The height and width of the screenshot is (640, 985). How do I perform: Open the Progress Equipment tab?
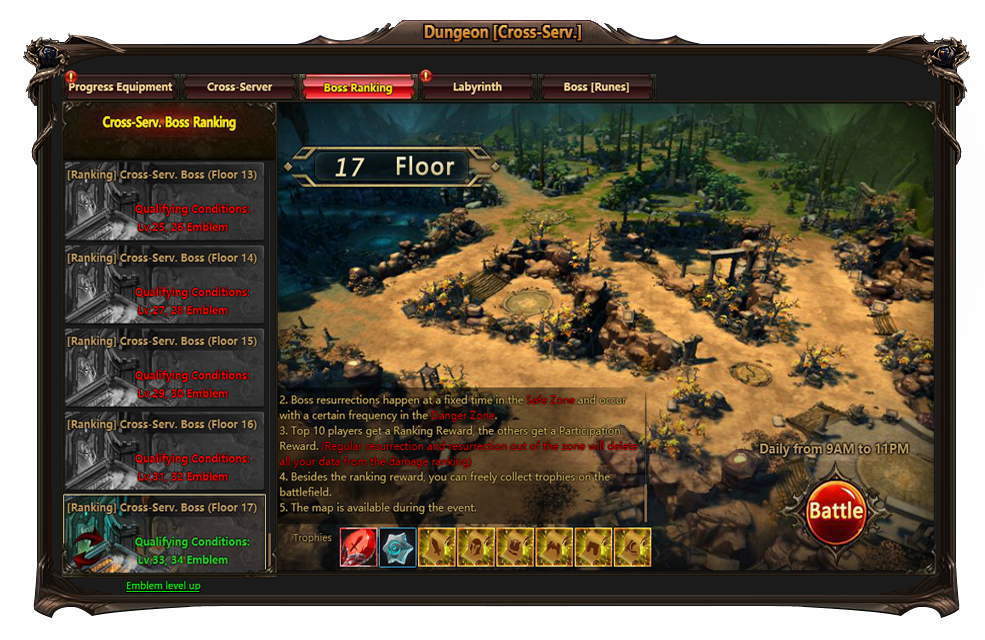coord(120,88)
